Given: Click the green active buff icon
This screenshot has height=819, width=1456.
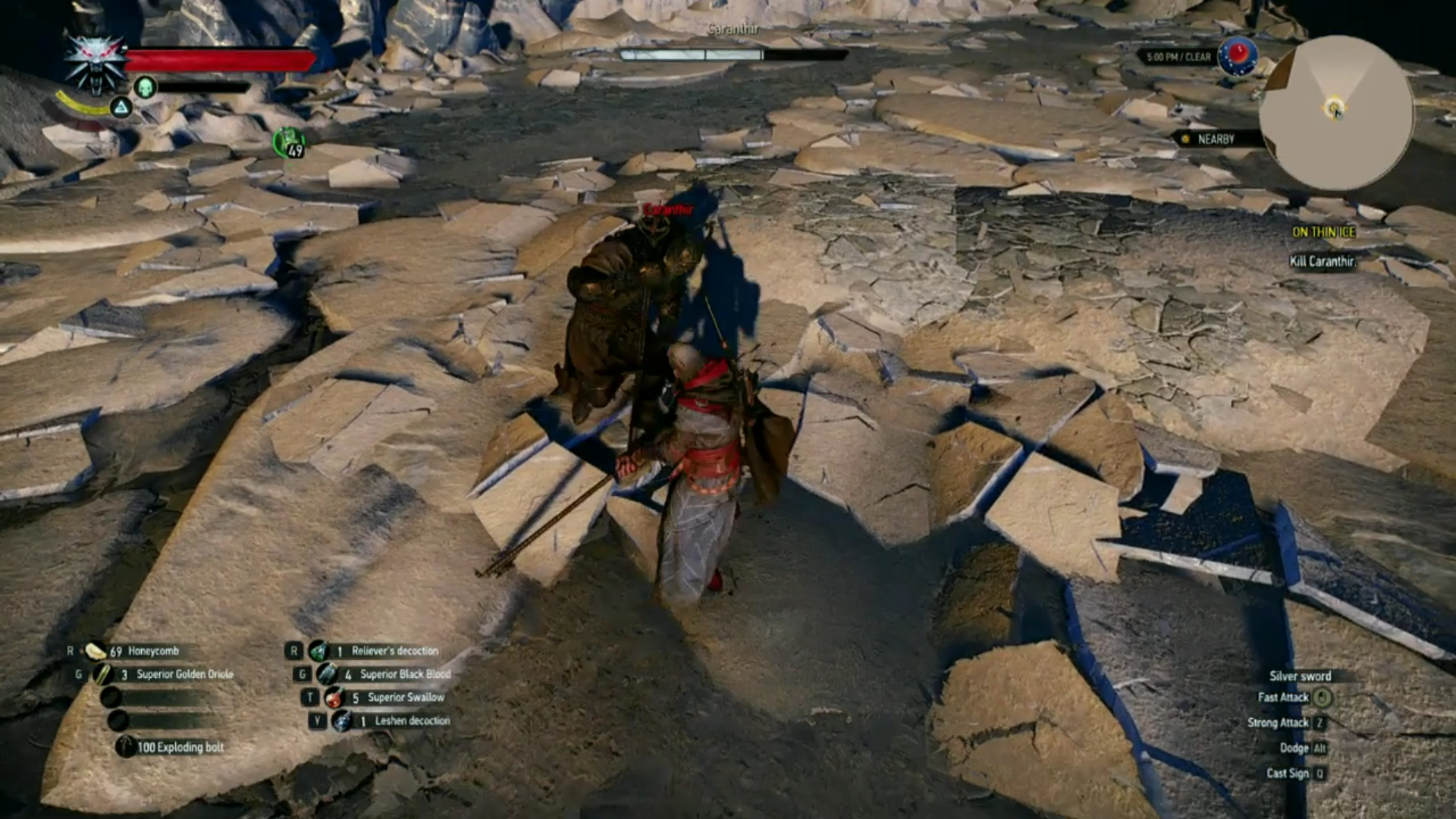Looking at the screenshot, I should pyautogui.click(x=289, y=142).
